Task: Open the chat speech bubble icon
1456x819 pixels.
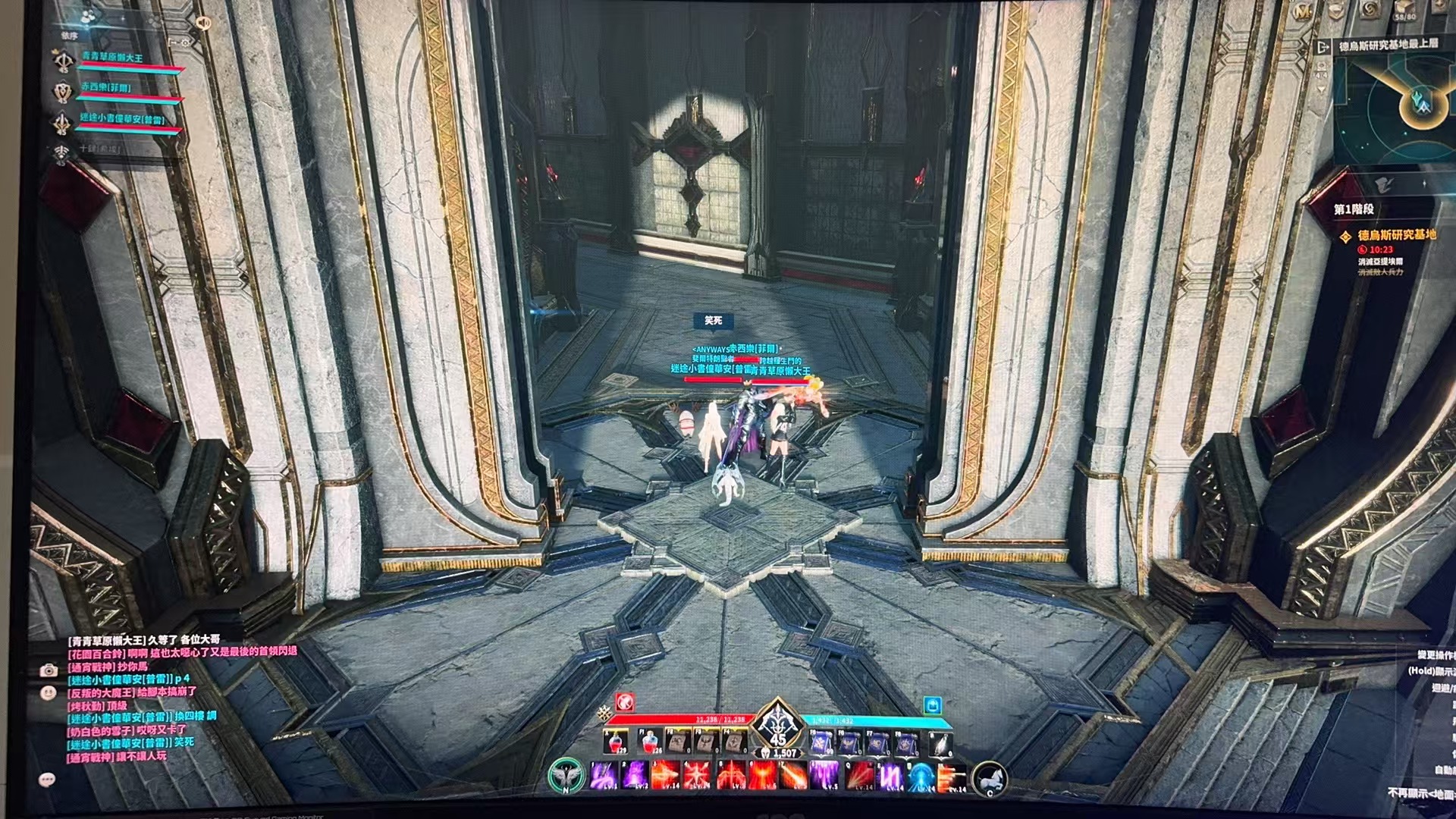Action: (x=47, y=780)
